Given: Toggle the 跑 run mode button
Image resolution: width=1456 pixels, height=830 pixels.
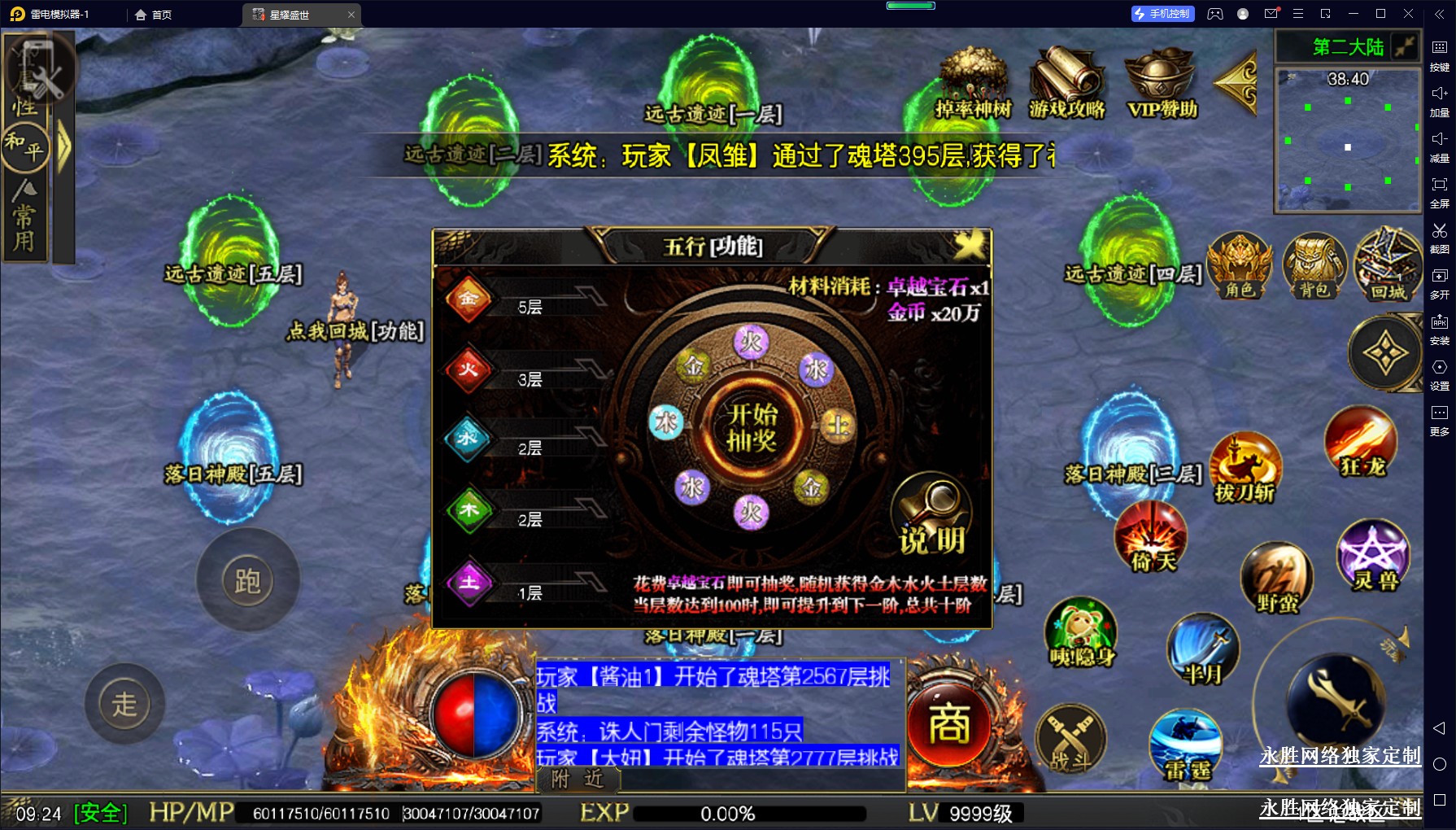Looking at the screenshot, I should tap(247, 580).
